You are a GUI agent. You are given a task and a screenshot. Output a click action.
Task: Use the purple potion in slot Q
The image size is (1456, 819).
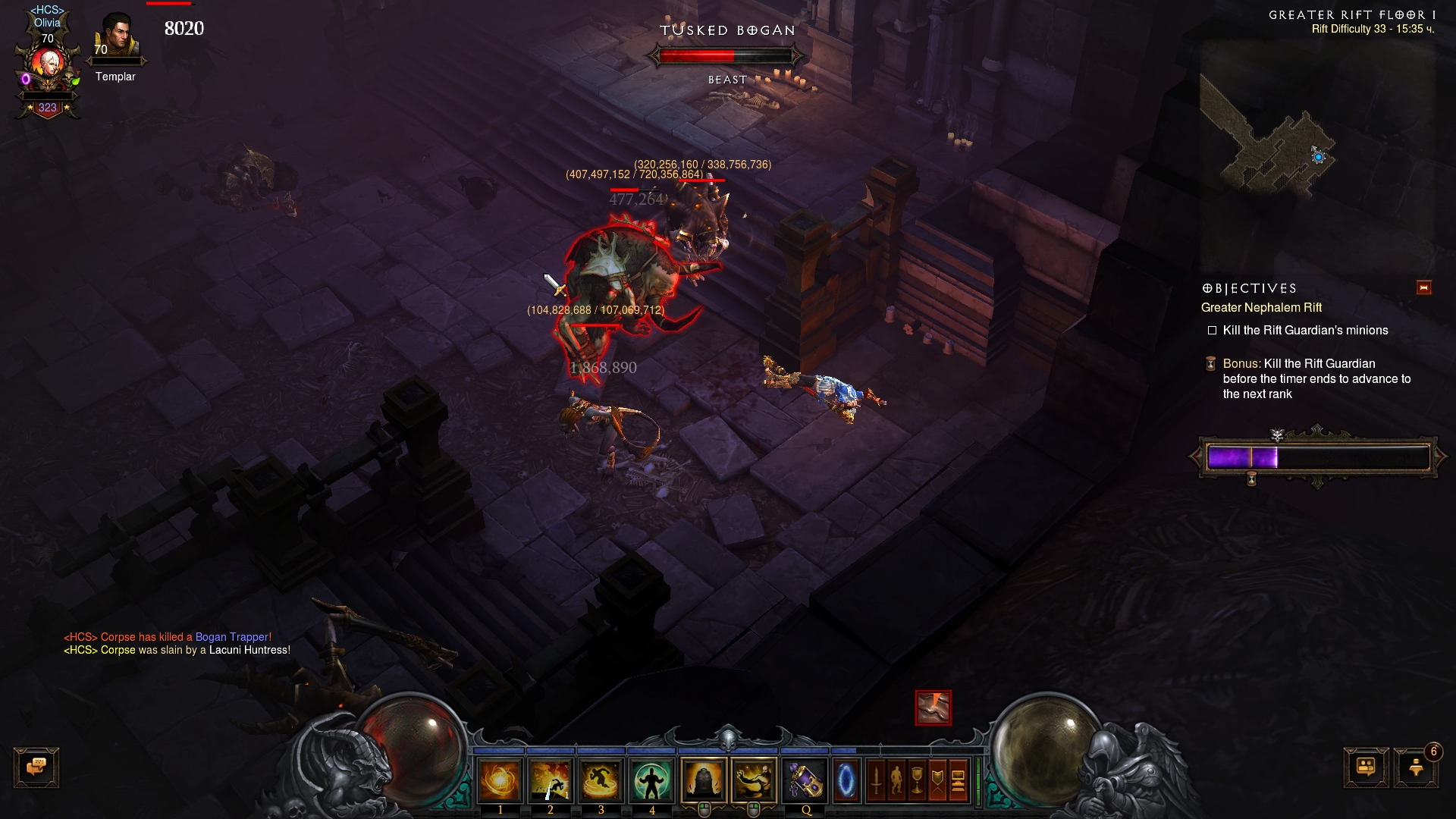pos(805,780)
